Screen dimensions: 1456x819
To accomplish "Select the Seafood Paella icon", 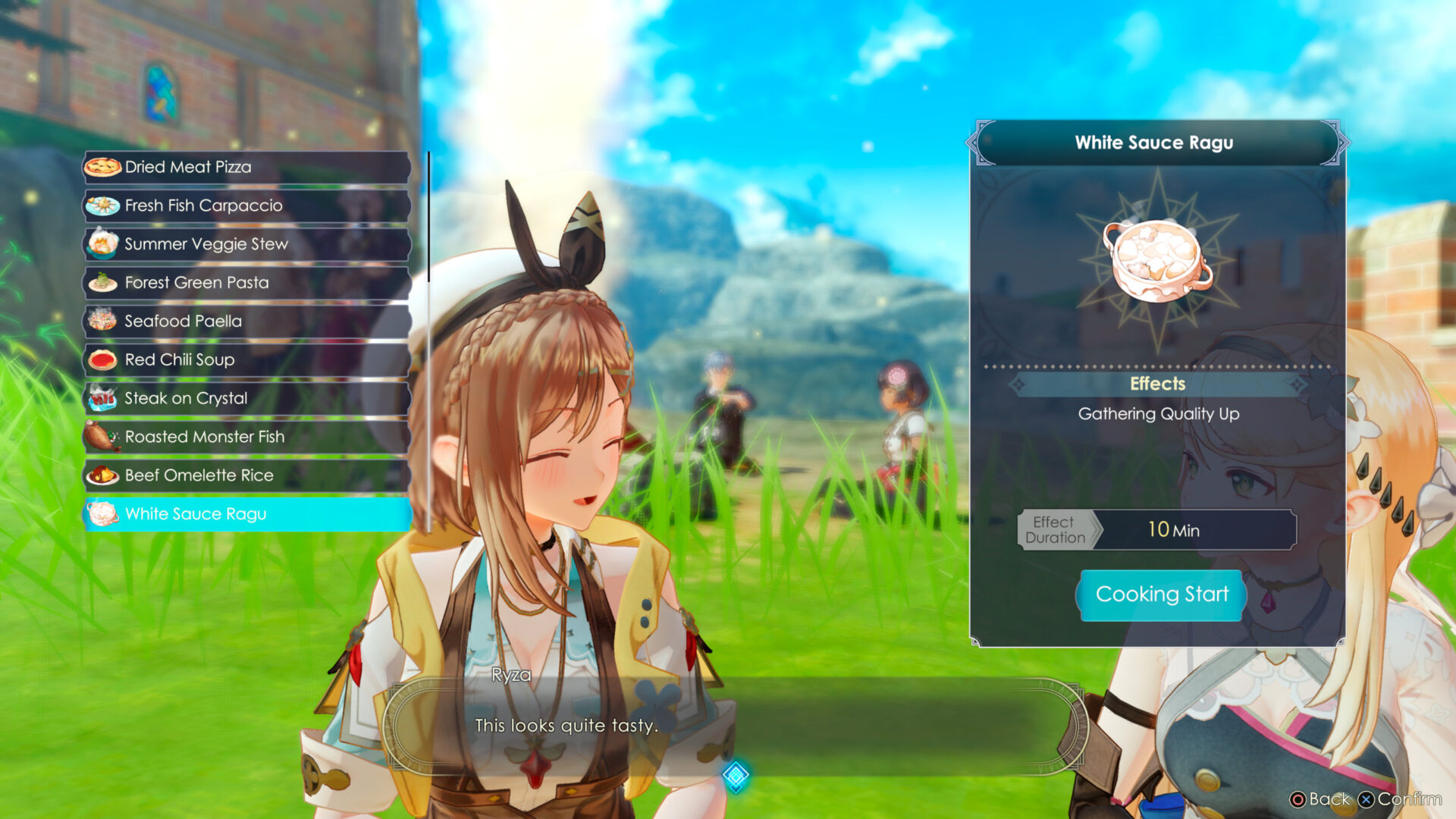I will 104,322.
